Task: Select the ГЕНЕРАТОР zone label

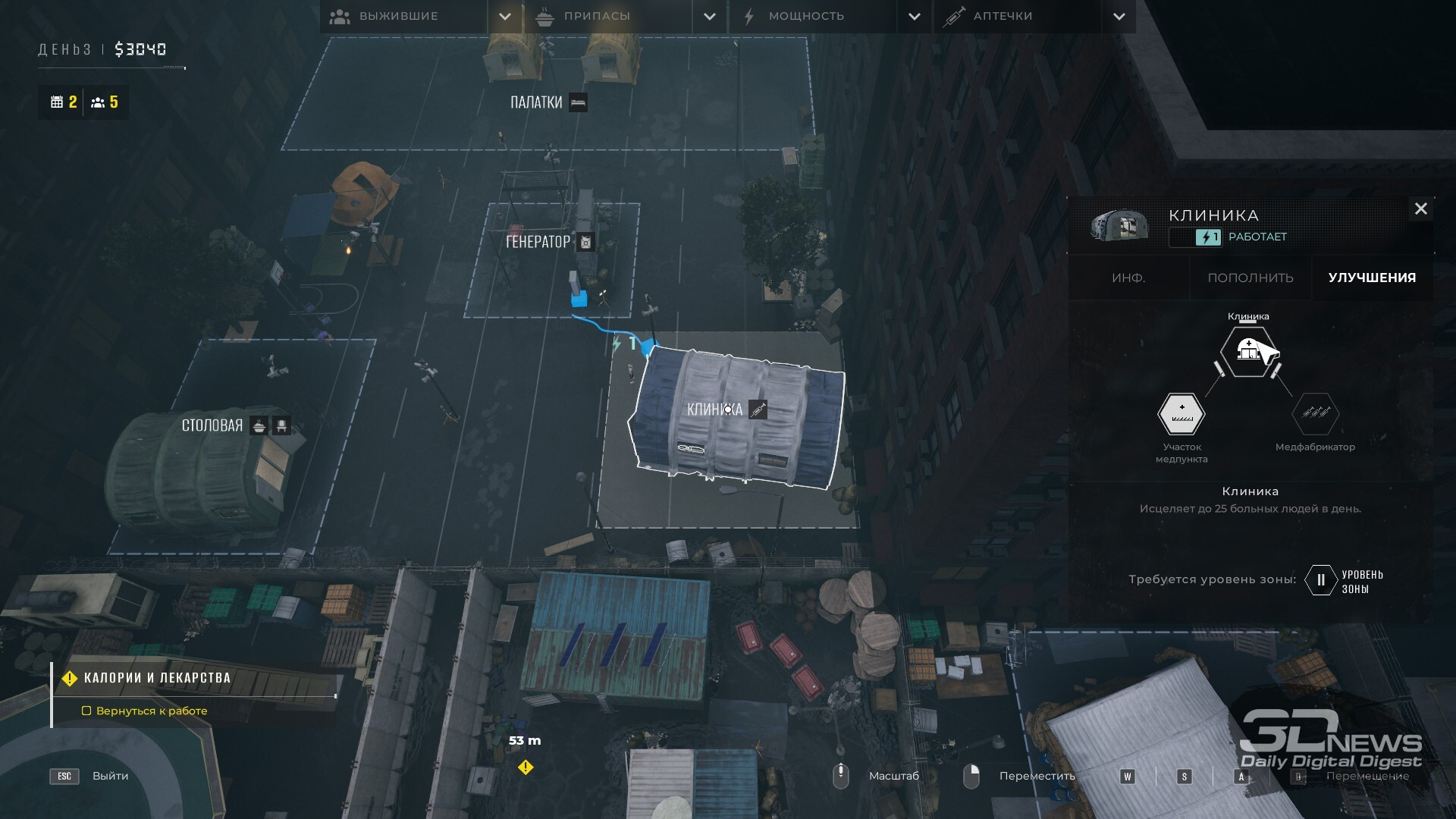Action: point(538,242)
